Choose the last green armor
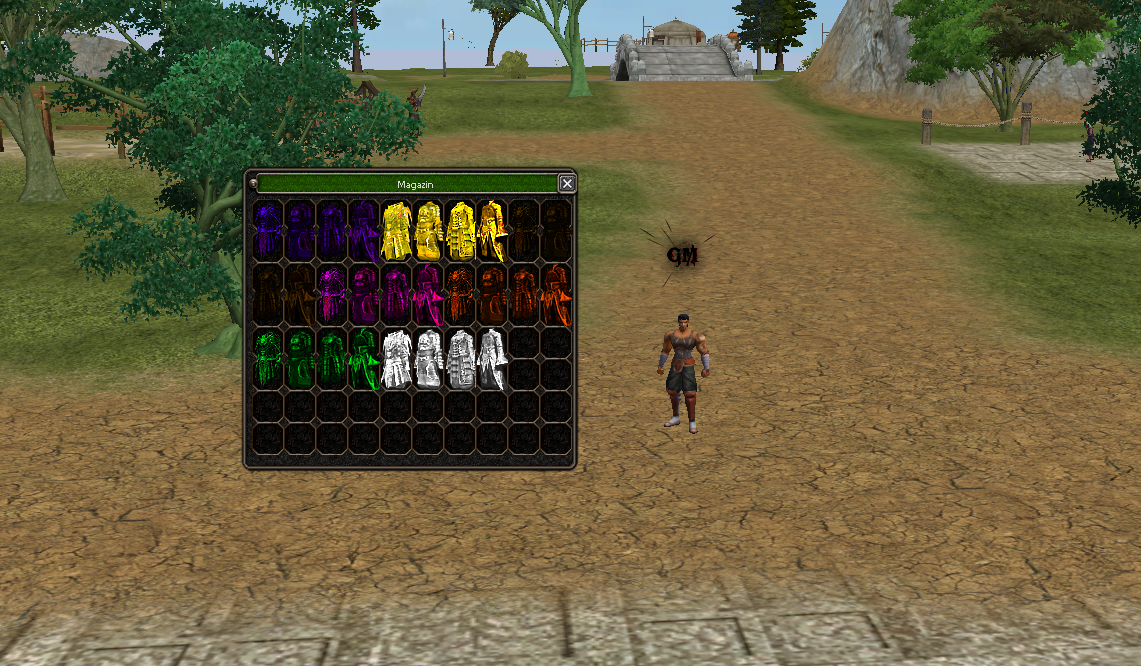This screenshot has width=1141, height=666. coord(363,359)
